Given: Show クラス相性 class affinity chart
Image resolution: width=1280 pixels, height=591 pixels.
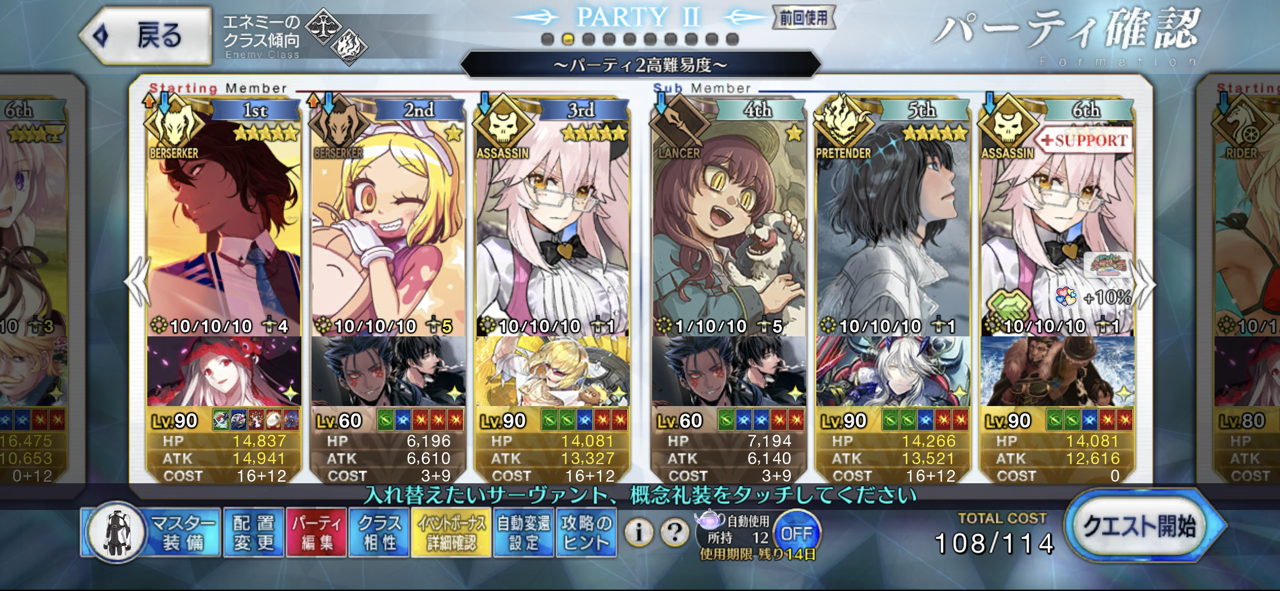Looking at the screenshot, I should (380, 532).
